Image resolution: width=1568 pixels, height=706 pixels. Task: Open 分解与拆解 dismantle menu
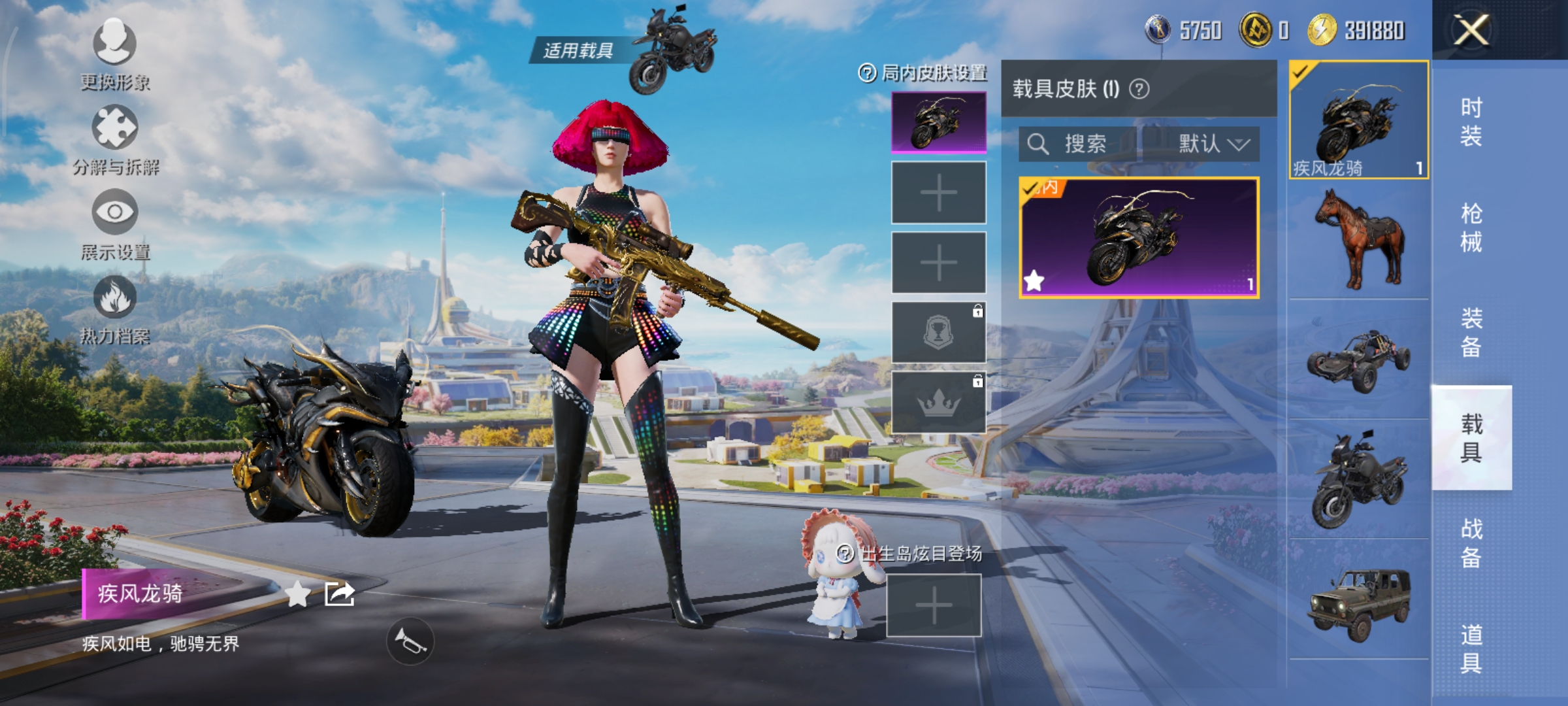coord(115,139)
